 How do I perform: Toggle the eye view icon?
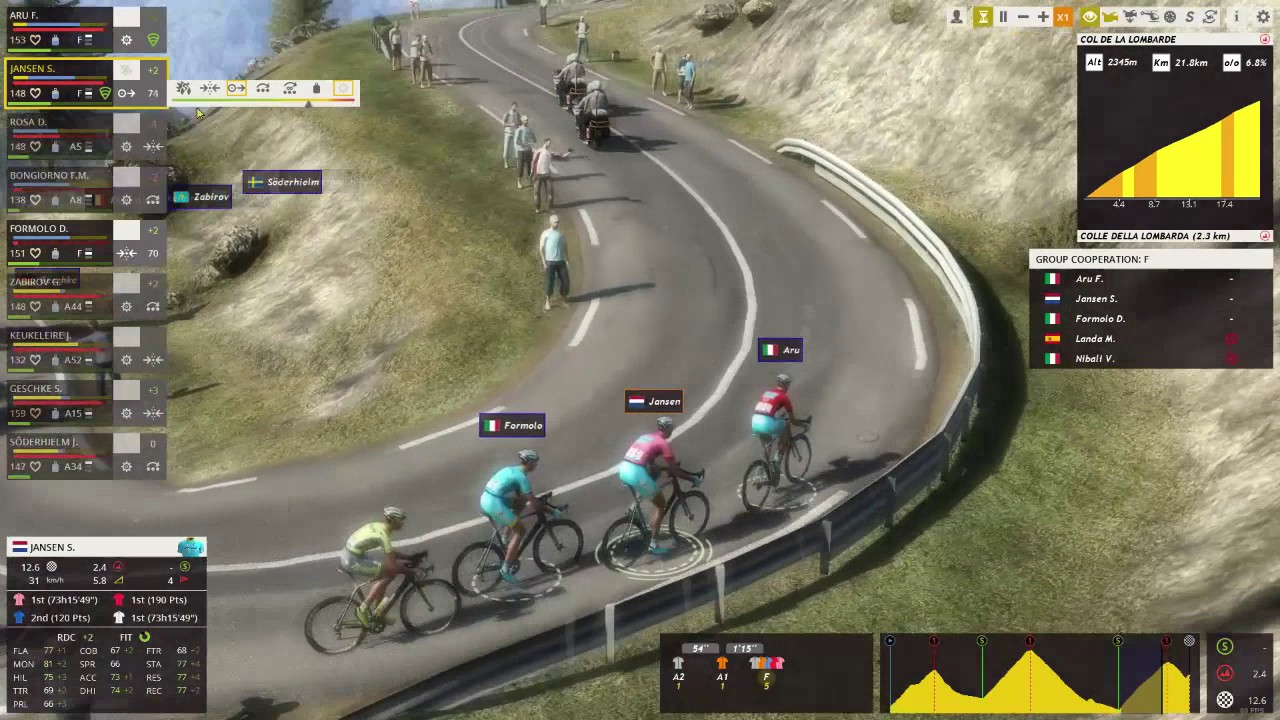click(x=1090, y=17)
